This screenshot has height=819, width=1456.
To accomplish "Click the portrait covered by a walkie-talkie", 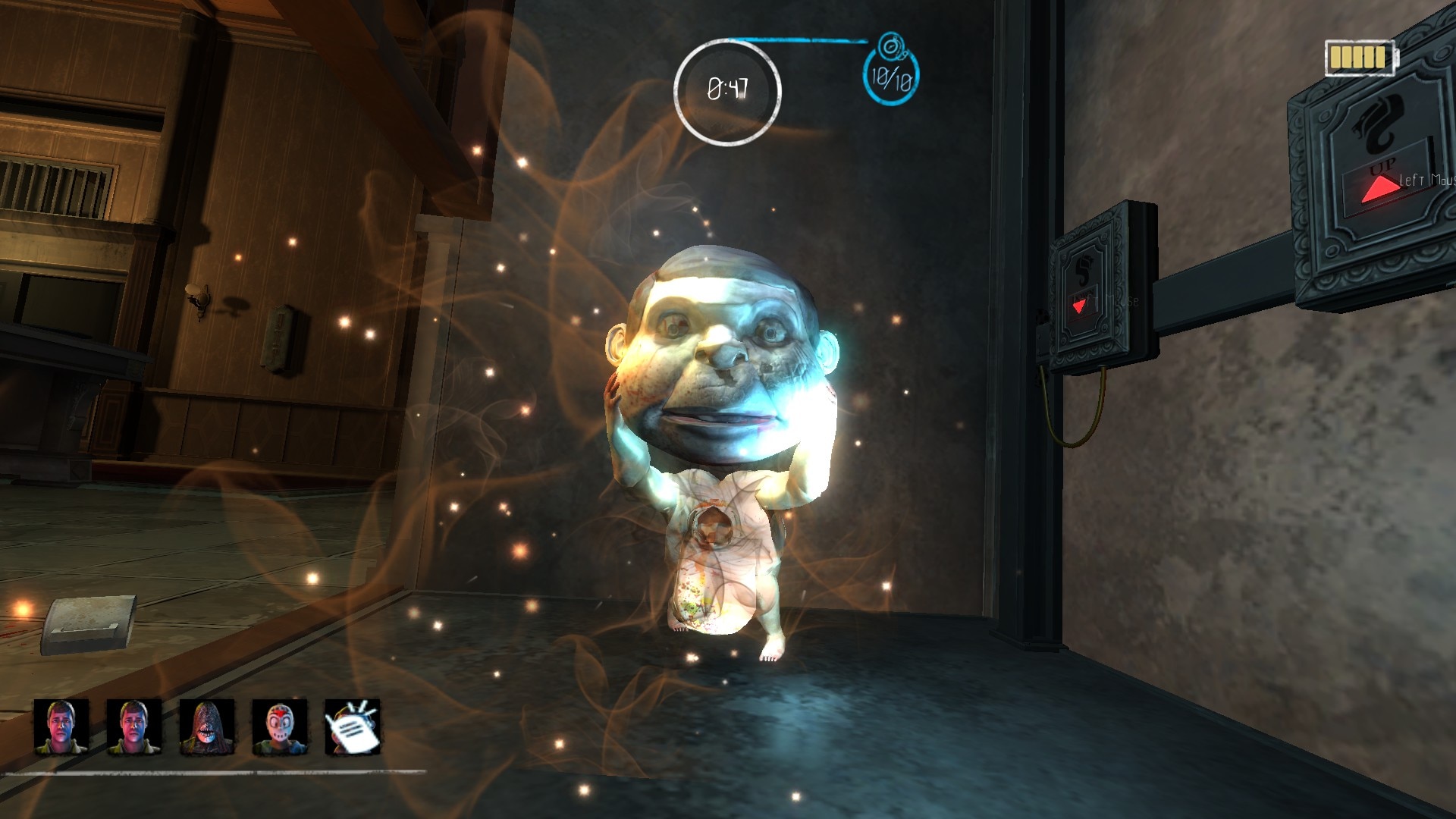I will tap(352, 727).
